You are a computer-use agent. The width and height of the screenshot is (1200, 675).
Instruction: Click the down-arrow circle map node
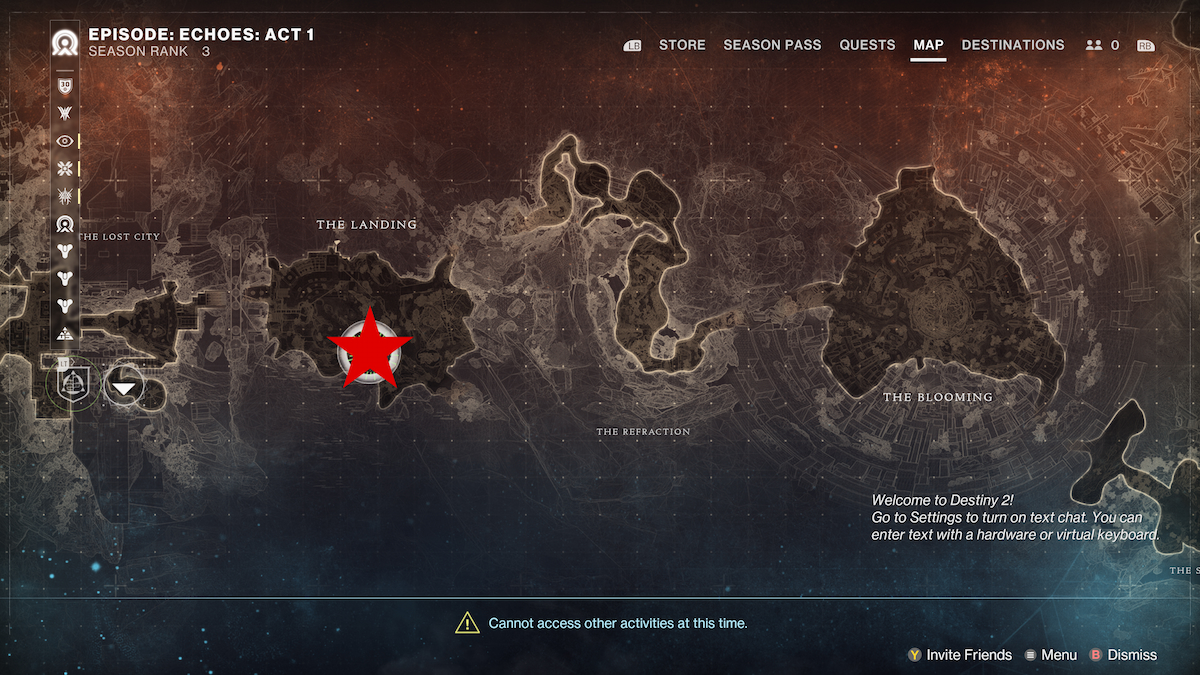pos(124,386)
